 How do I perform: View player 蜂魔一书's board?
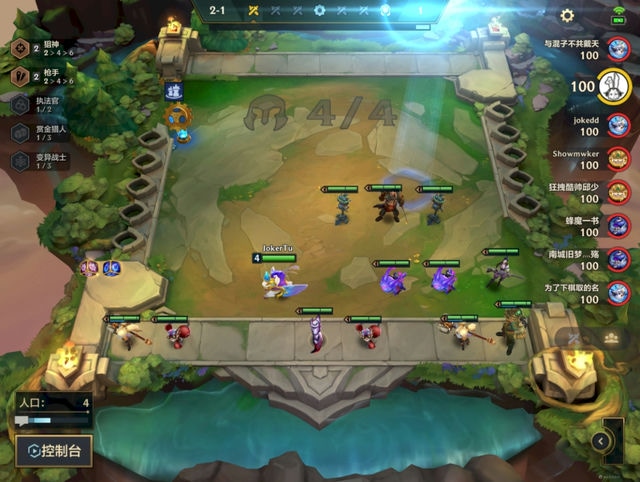coord(618,226)
